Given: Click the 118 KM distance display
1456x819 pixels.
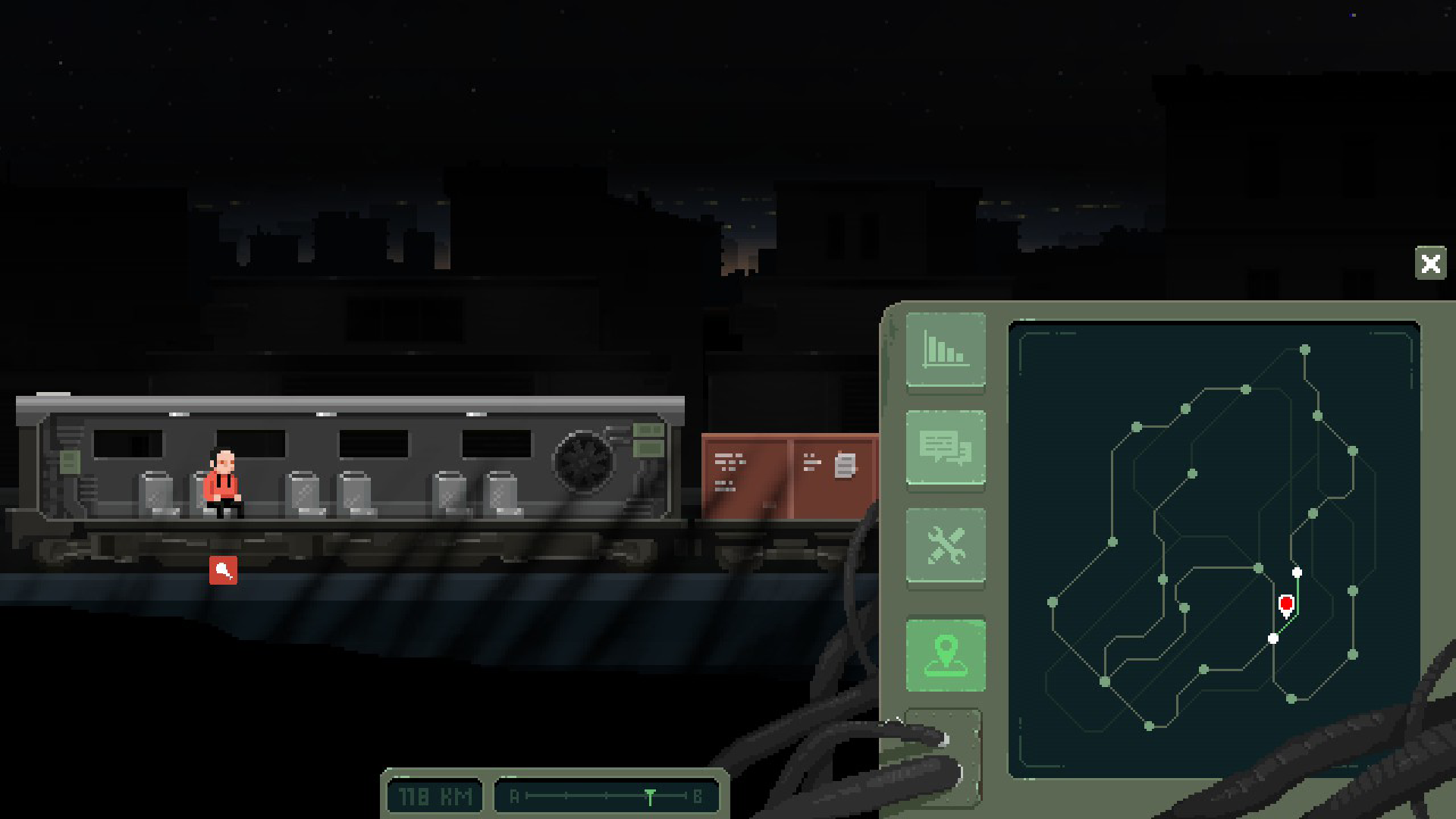Looking at the screenshot, I should [433, 795].
